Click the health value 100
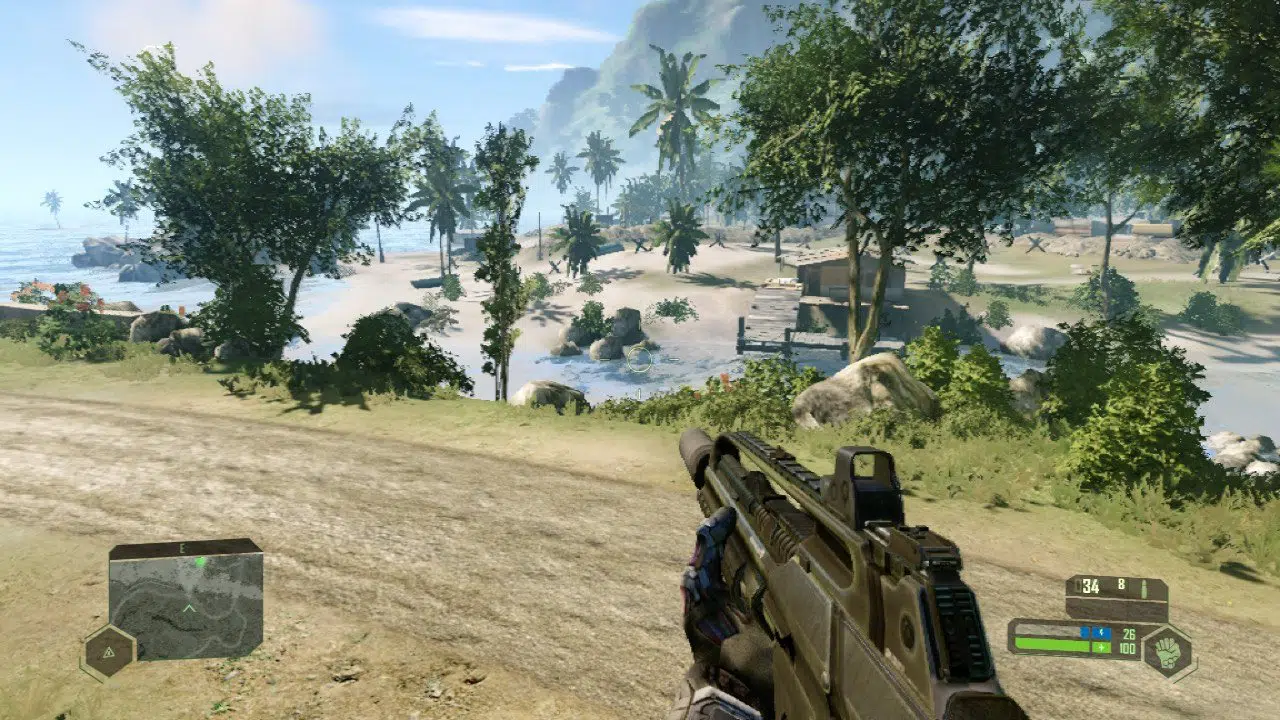Image resolution: width=1280 pixels, height=720 pixels. tap(1126, 648)
